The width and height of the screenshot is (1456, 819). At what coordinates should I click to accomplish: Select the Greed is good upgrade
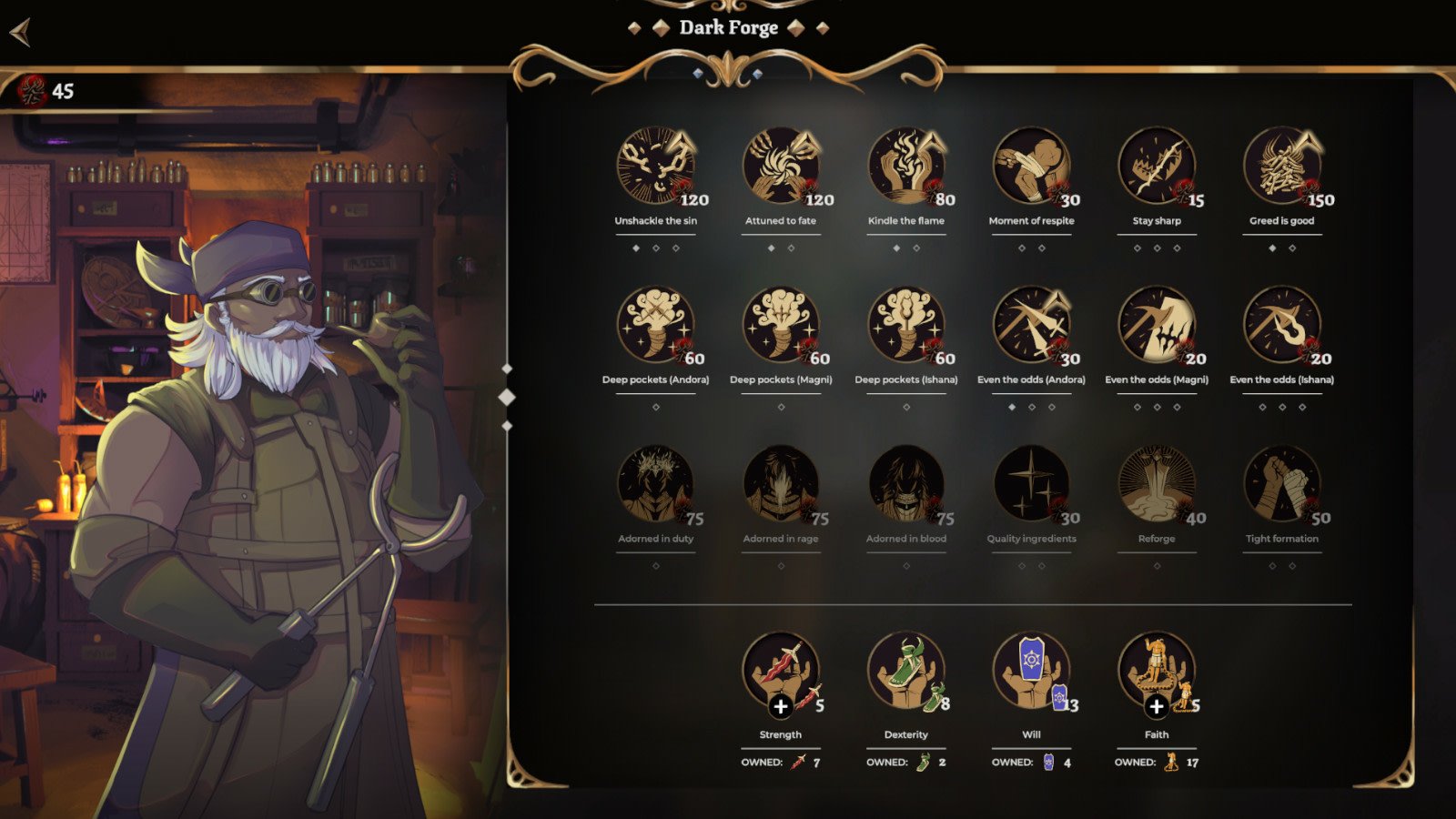[1282, 167]
